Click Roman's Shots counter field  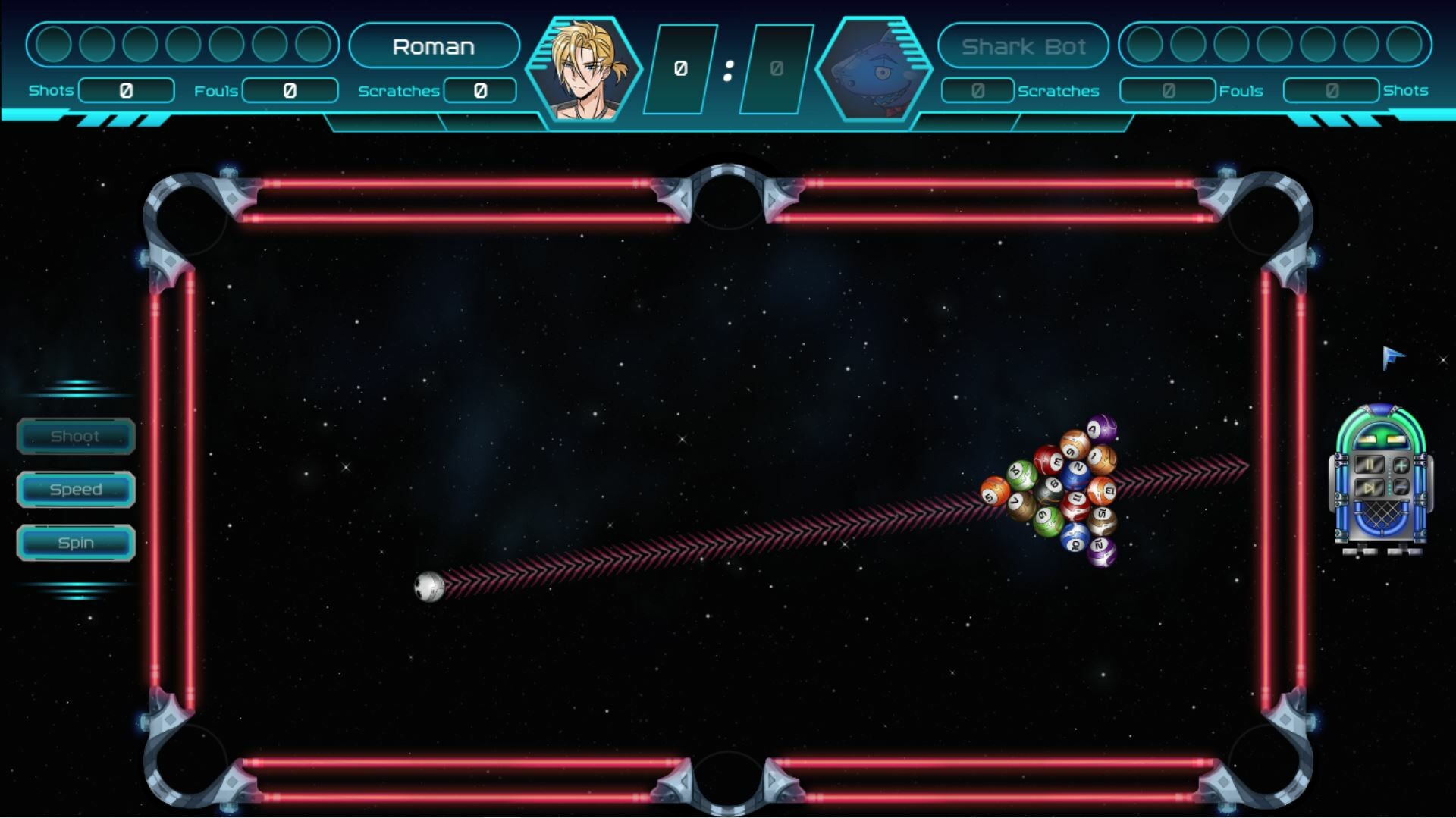point(126,90)
